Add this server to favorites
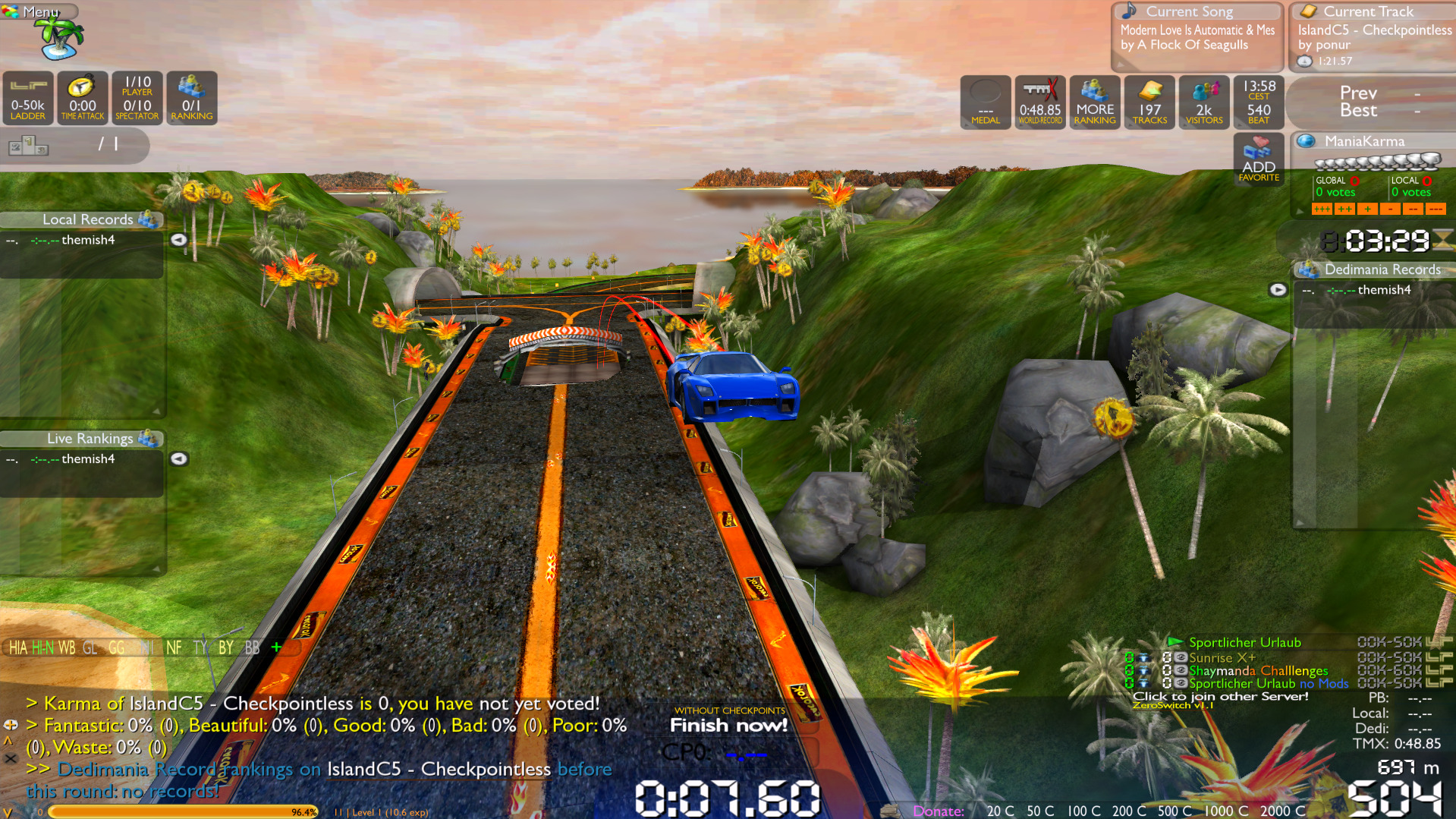Screen dimensions: 1456x819 1259,159
